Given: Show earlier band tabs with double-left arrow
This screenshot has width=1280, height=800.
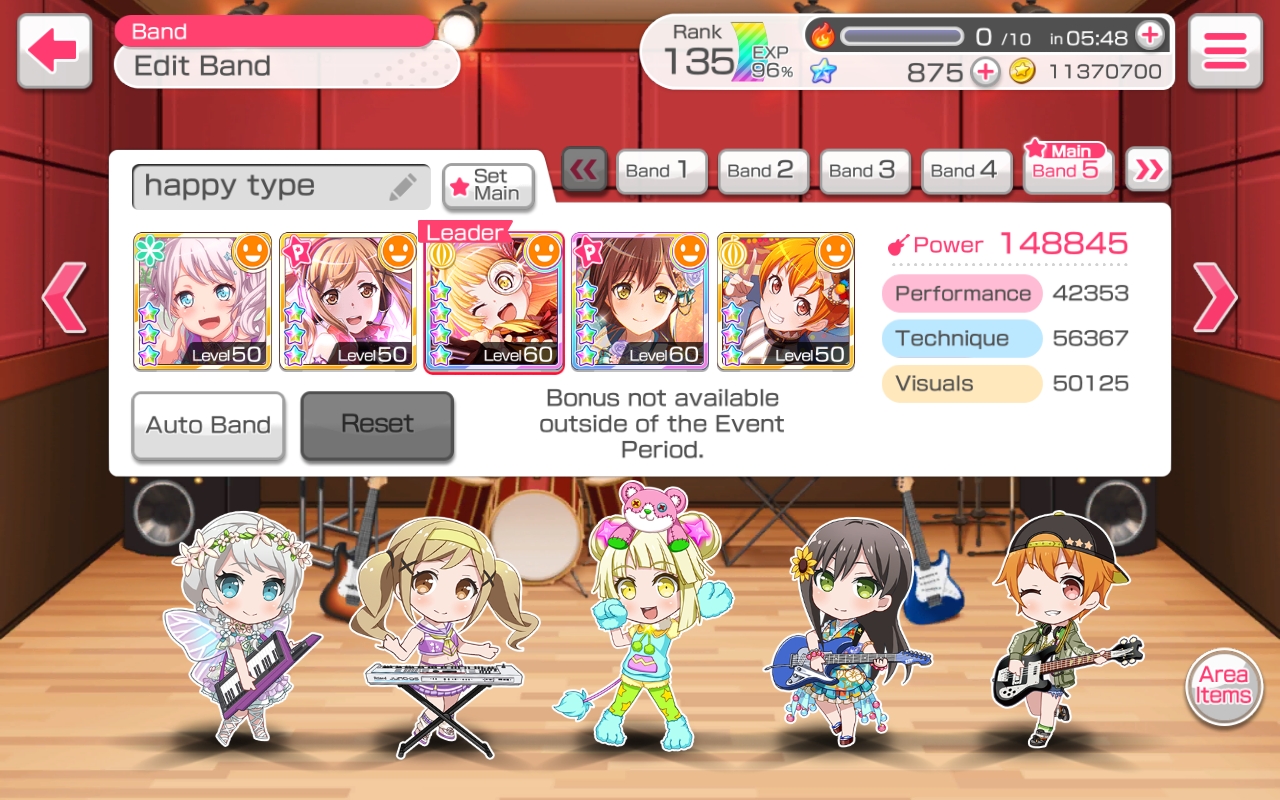Looking at the screenshot, I should click(584, 170).
